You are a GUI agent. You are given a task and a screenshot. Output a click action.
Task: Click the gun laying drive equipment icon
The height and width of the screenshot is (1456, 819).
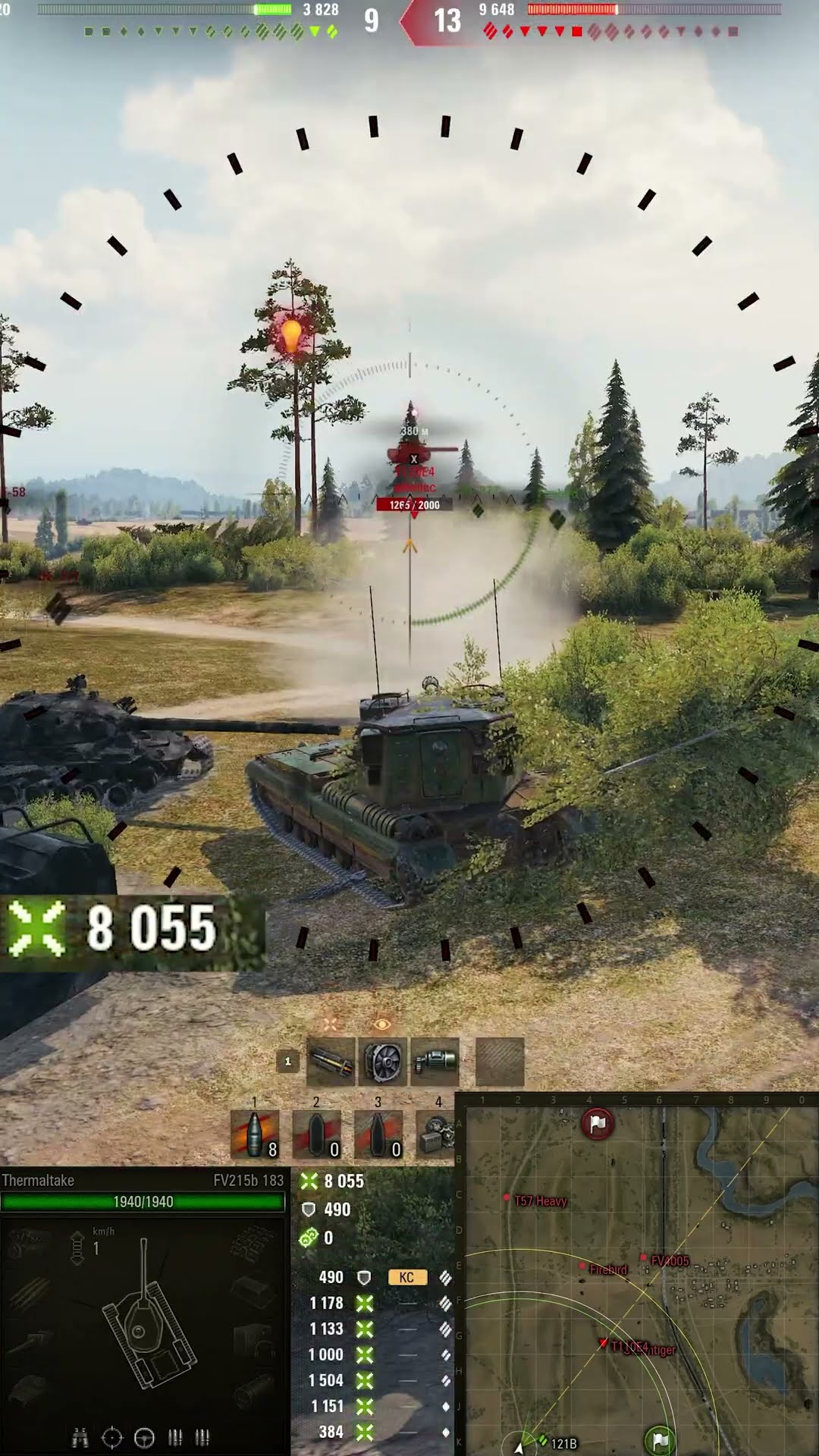pos(435,1062)
